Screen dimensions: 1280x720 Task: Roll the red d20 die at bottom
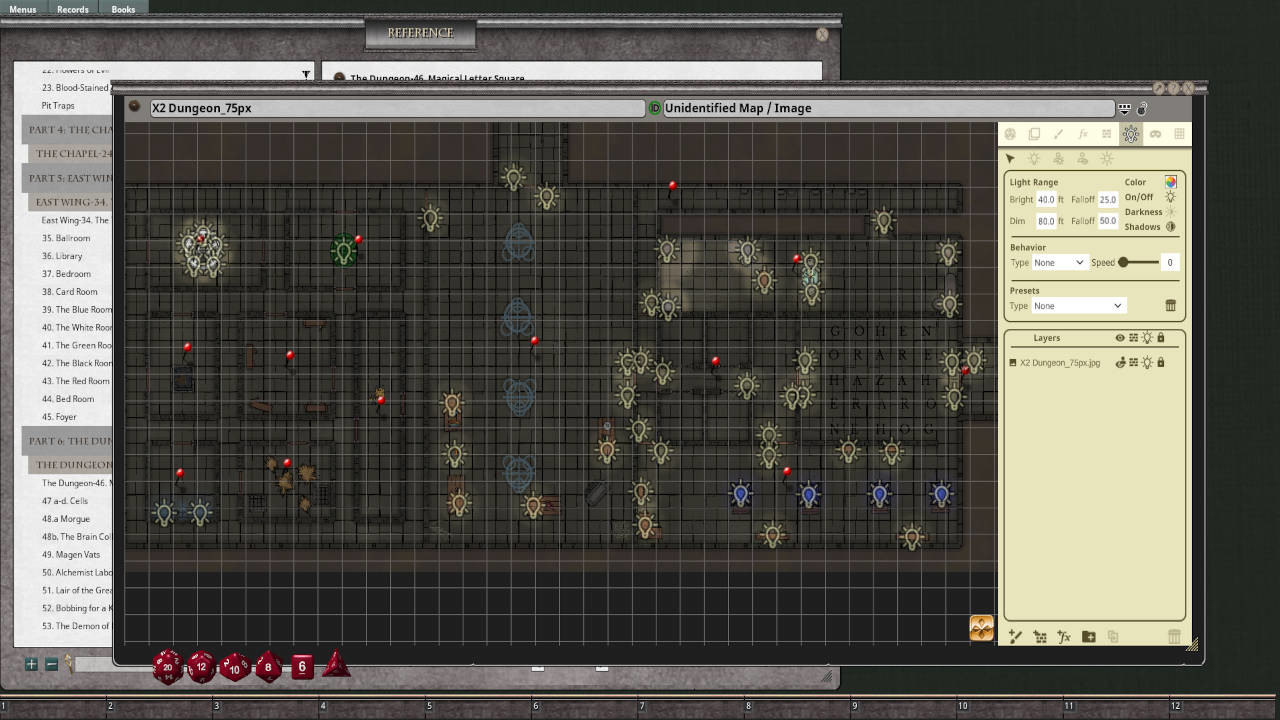pos(166,666)
